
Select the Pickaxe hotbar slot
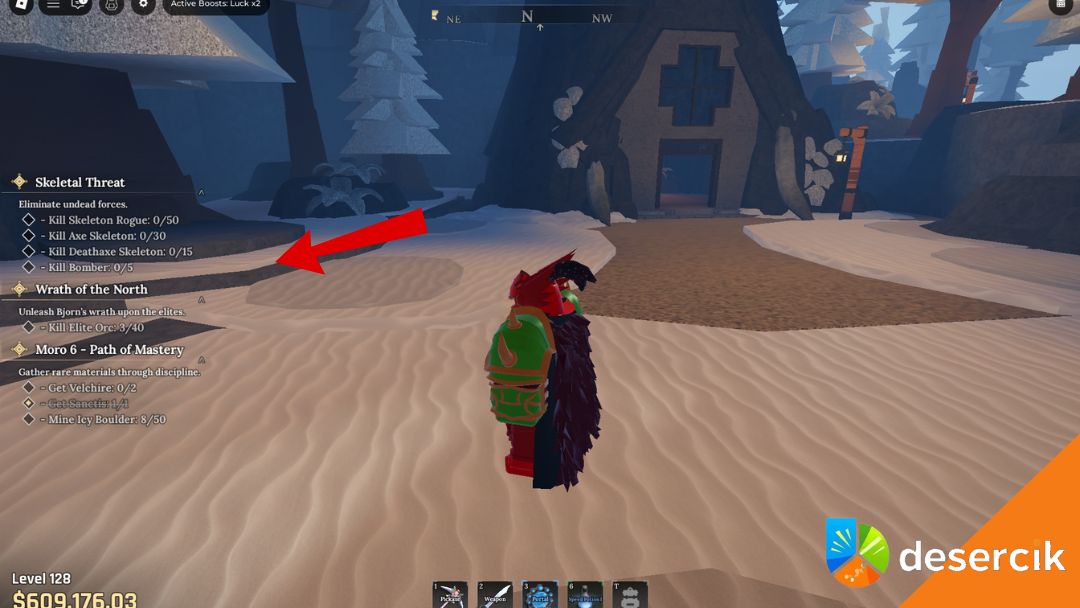tap(450, 594)
